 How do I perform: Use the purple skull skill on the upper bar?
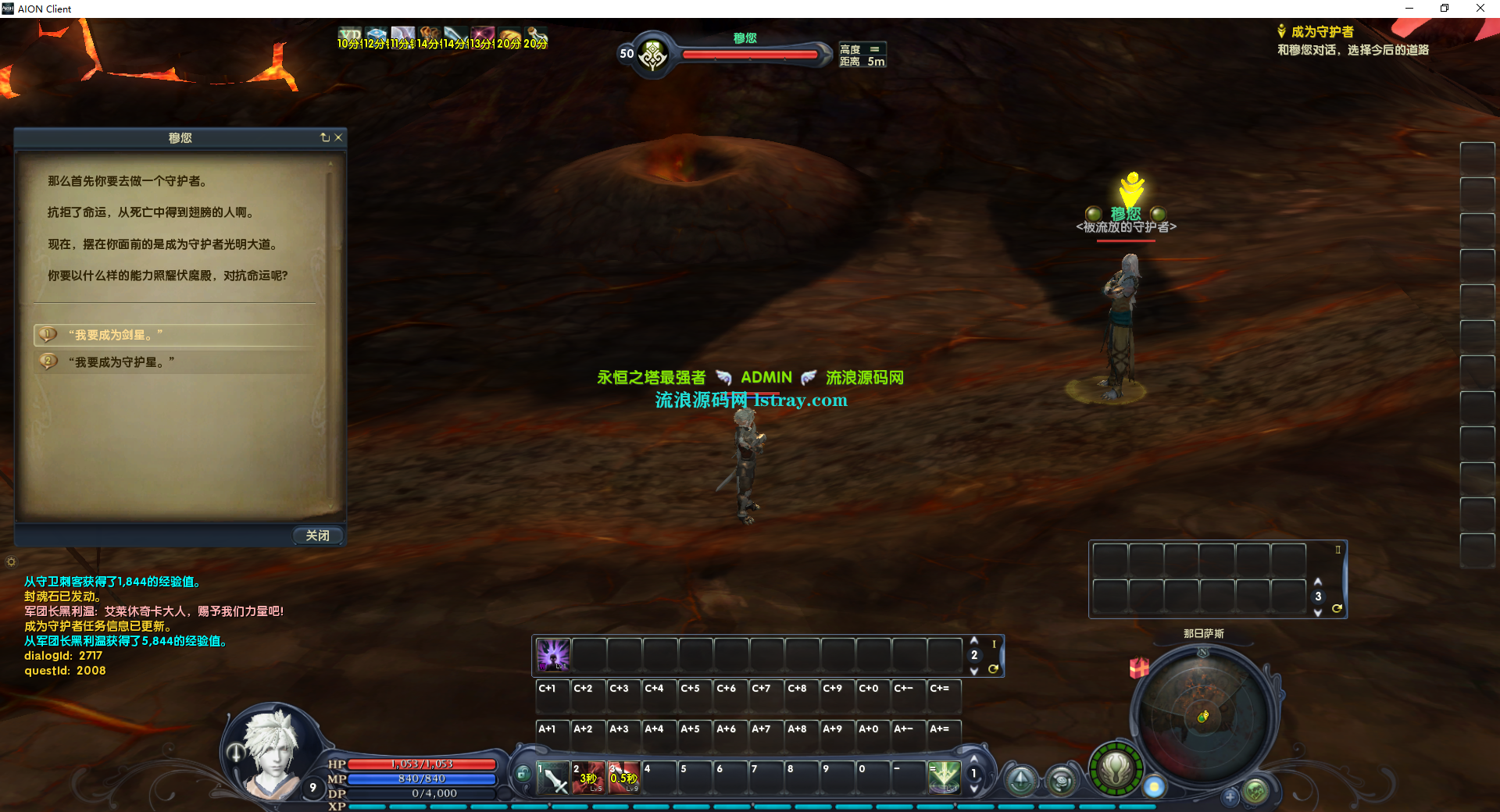553,655
